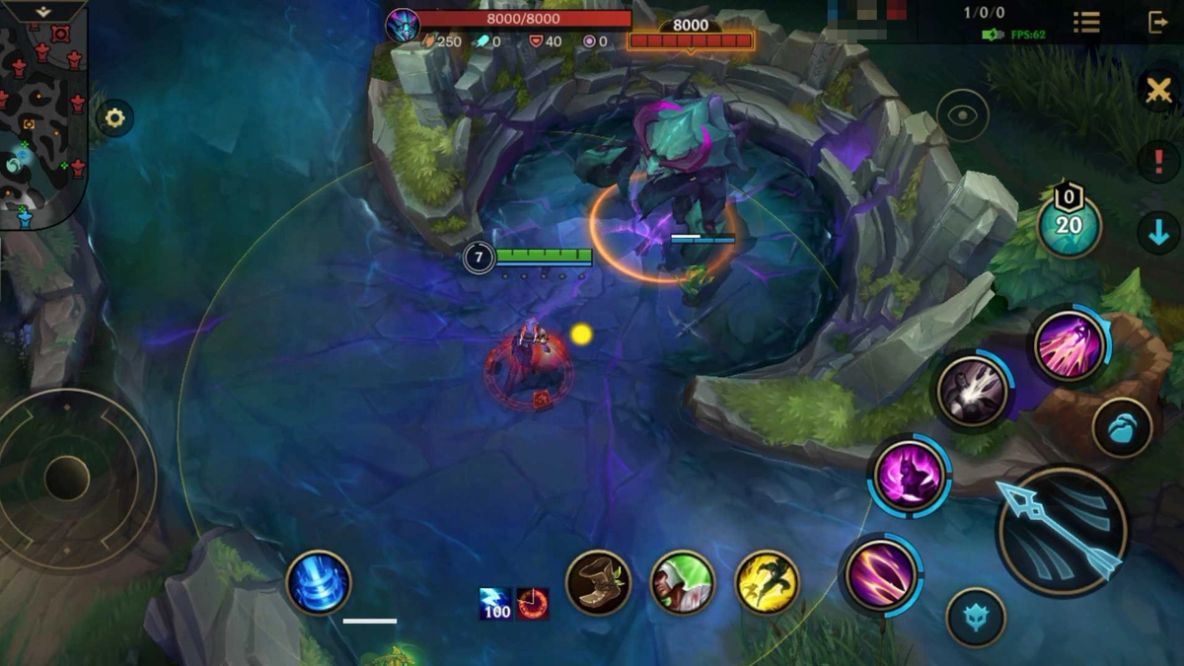The width and height of the screenshot is (1184, 666).
Task: Use the purple shadow figure ability
Action: click(909, 476)
